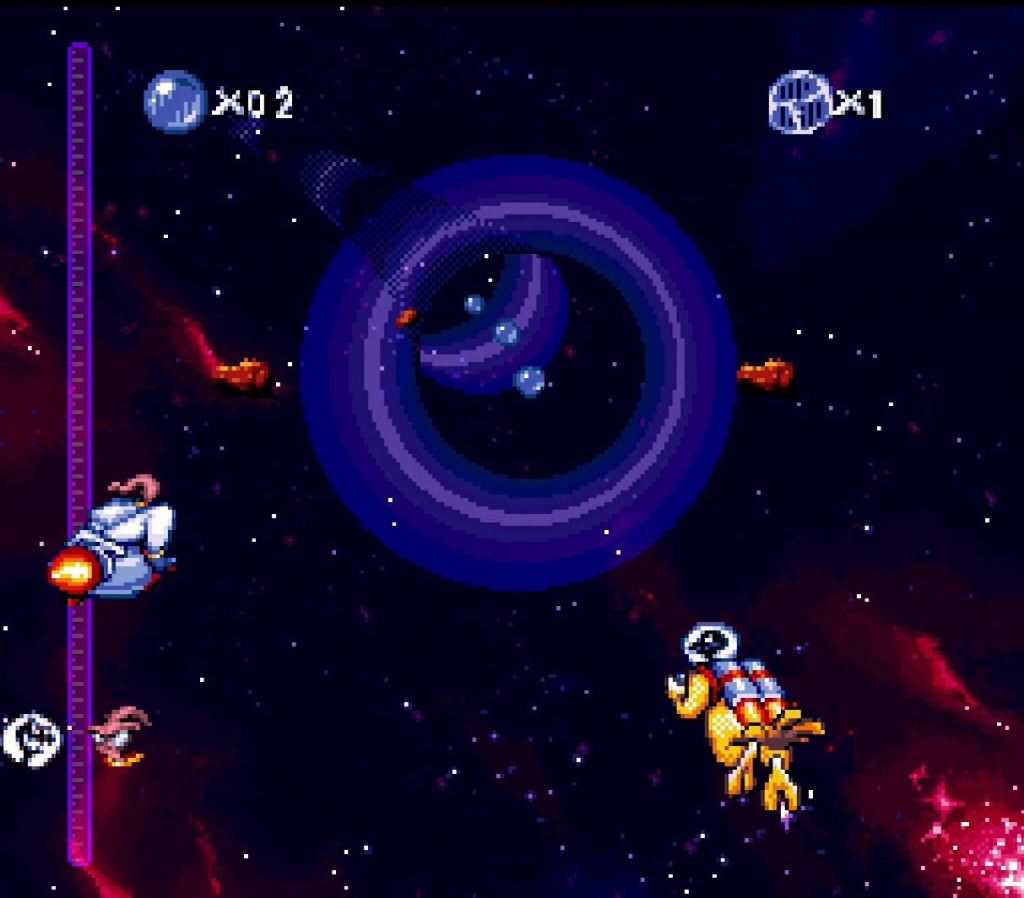Screen dimensions: 1024x898
Task: Click Psy-Crow's white marker beside the race track
Action: click(x=31, y=739)
